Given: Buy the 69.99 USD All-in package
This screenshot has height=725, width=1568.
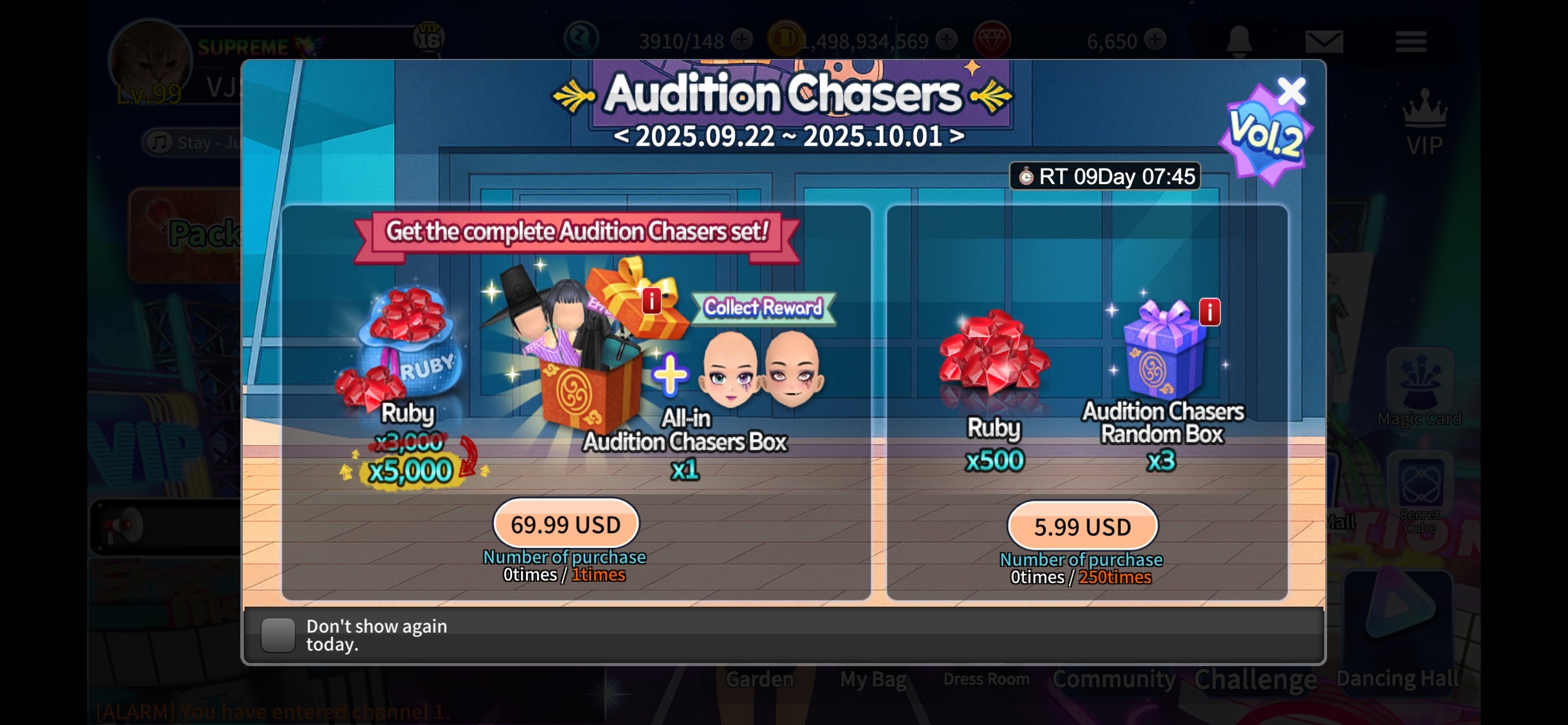Looking at the screenshot, I should [x=565, y=525].
